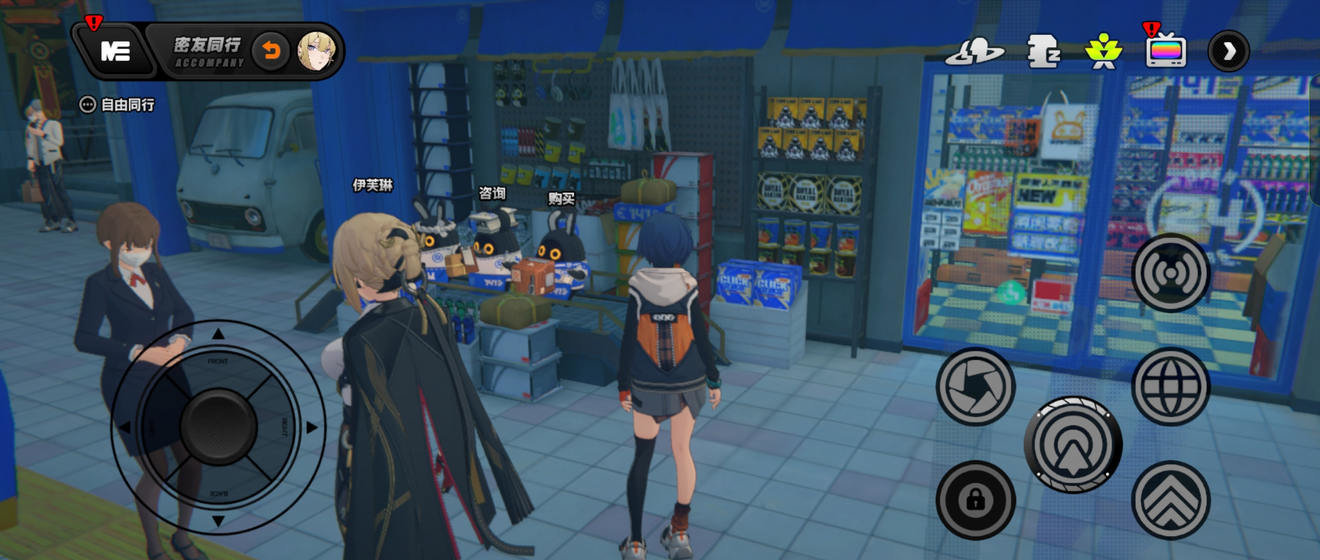Open the planet-ring icon in top bar

coord(974,51)
